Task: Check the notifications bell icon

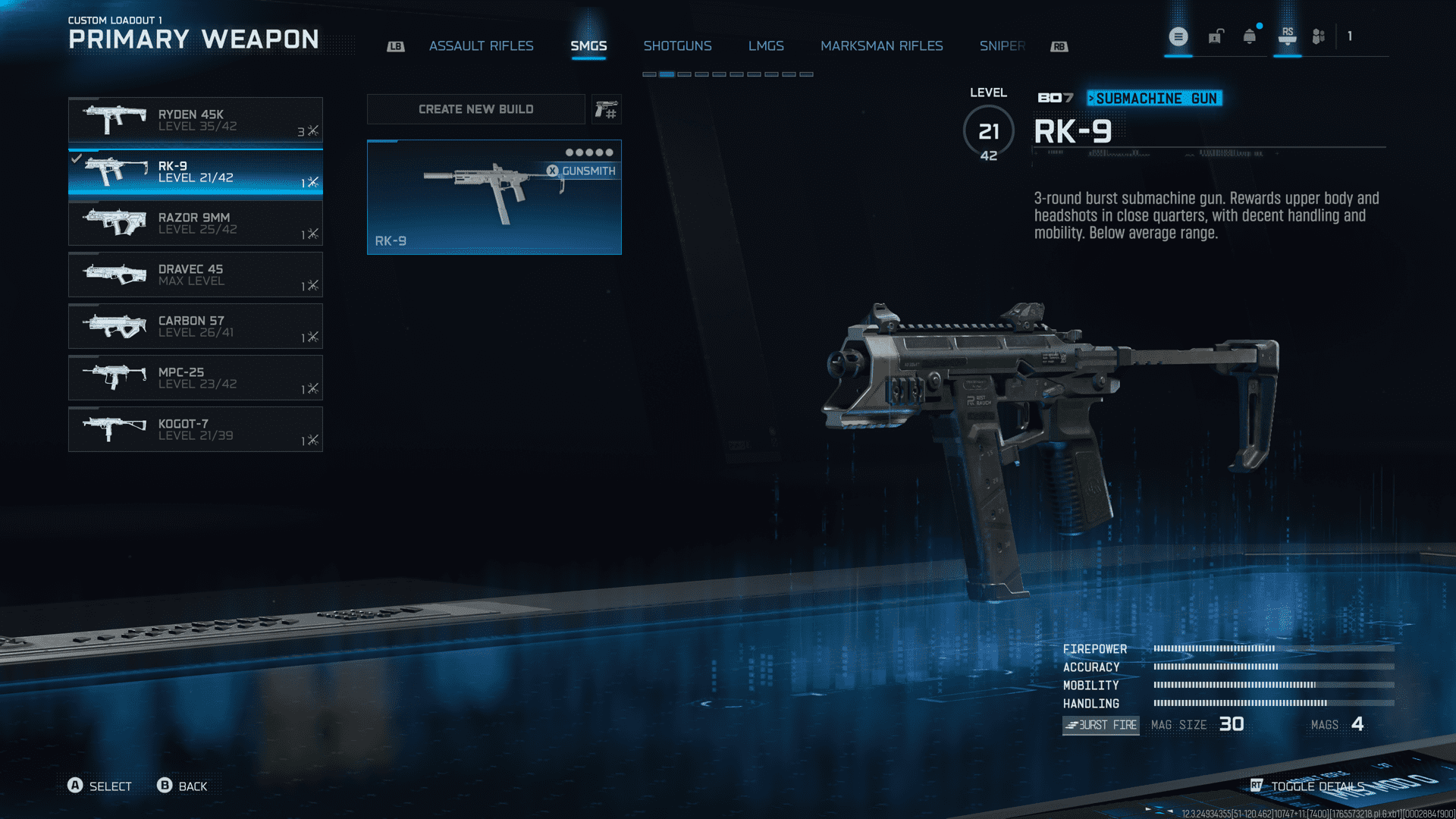Action: 1250,36
